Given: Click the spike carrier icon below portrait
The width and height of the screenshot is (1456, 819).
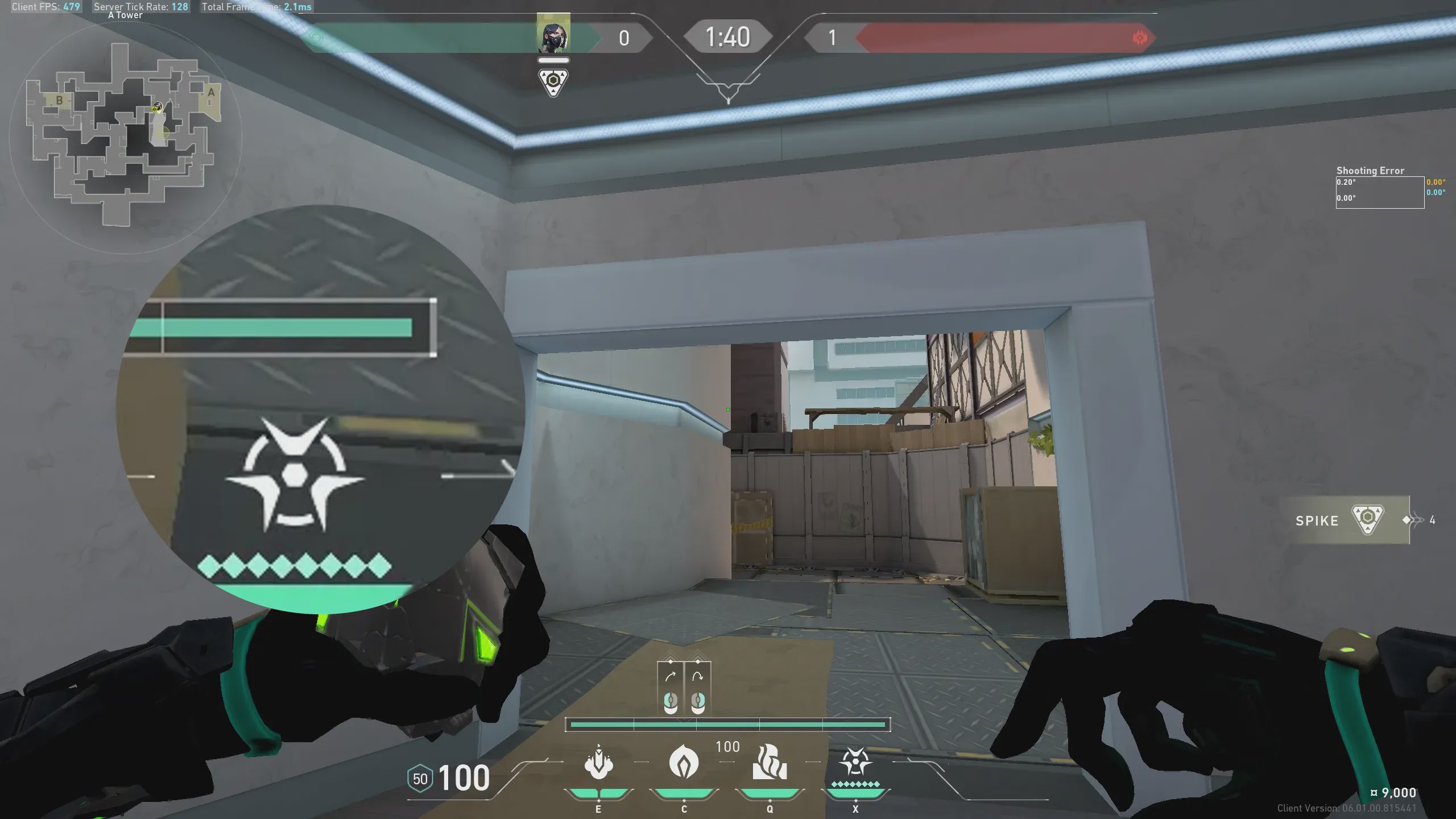Looking at the screenshot, I should 553,82.
